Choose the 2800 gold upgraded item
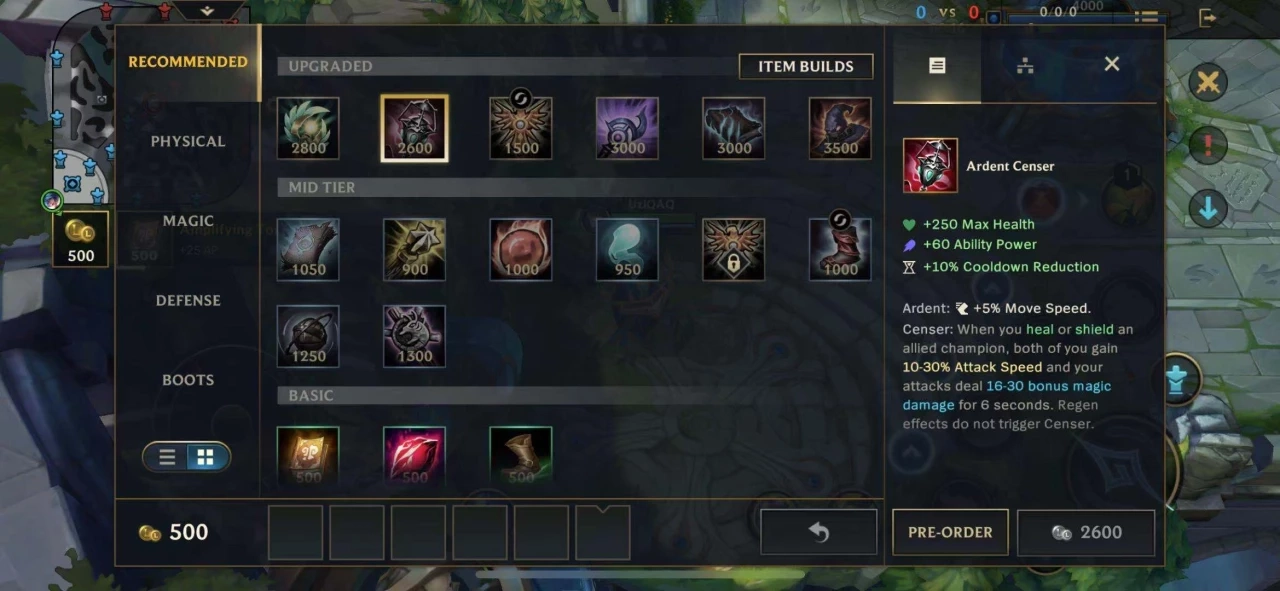Screen dimensions: 1280x591 [308, 128]
